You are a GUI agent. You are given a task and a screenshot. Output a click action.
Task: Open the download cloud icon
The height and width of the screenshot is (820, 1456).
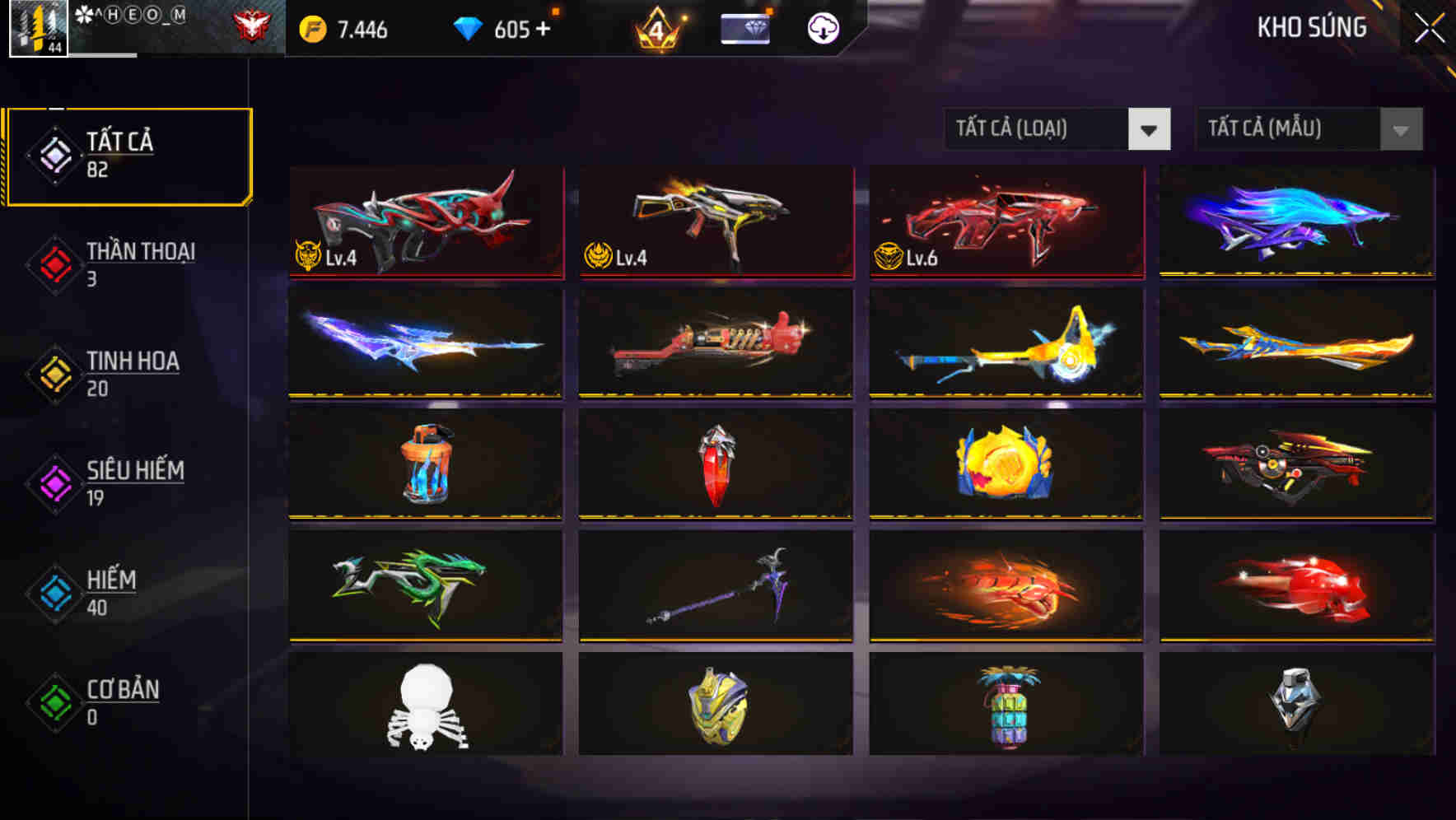click(x=823, y=27)
